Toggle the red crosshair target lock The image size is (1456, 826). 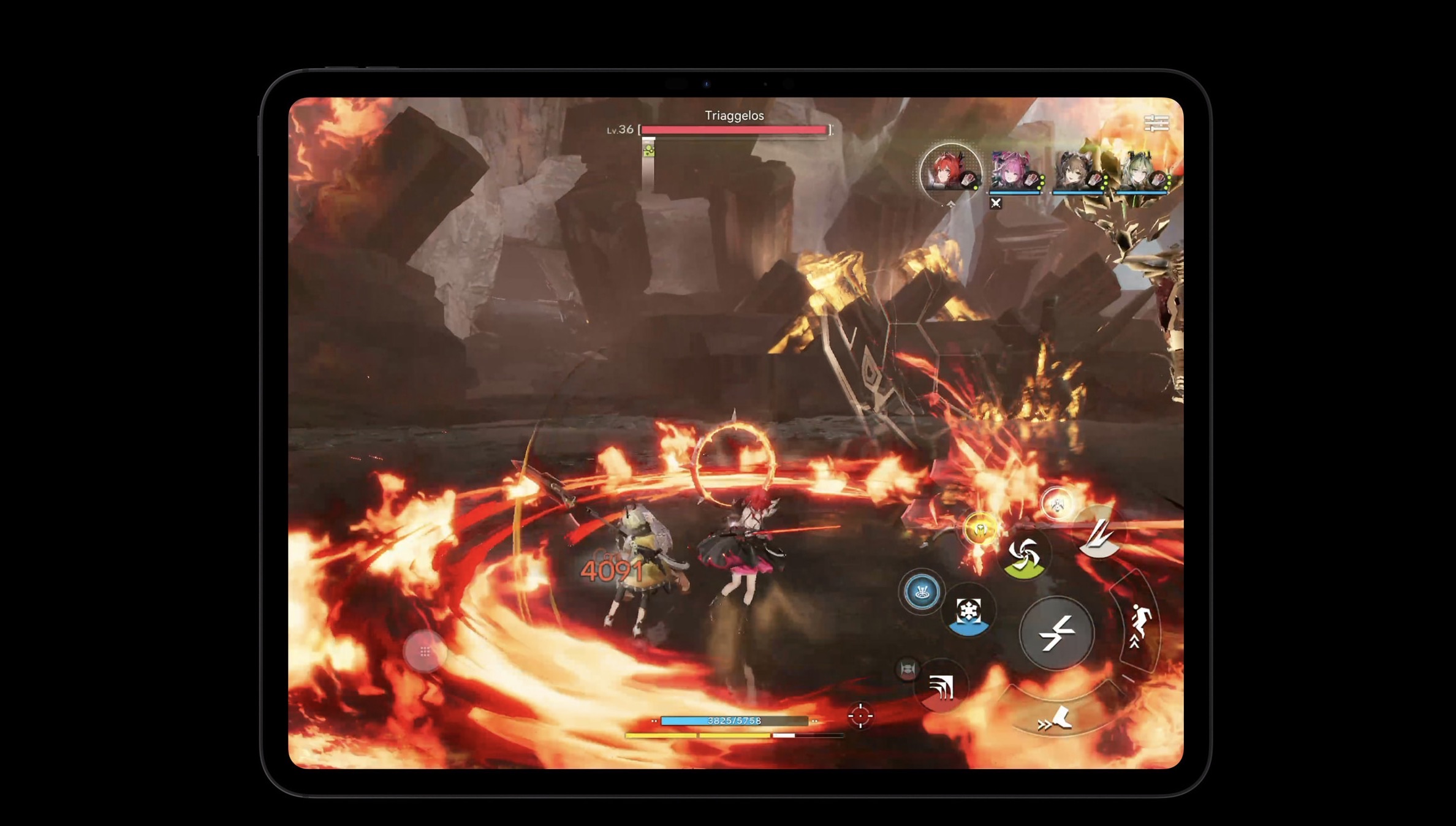click(860, 715)
